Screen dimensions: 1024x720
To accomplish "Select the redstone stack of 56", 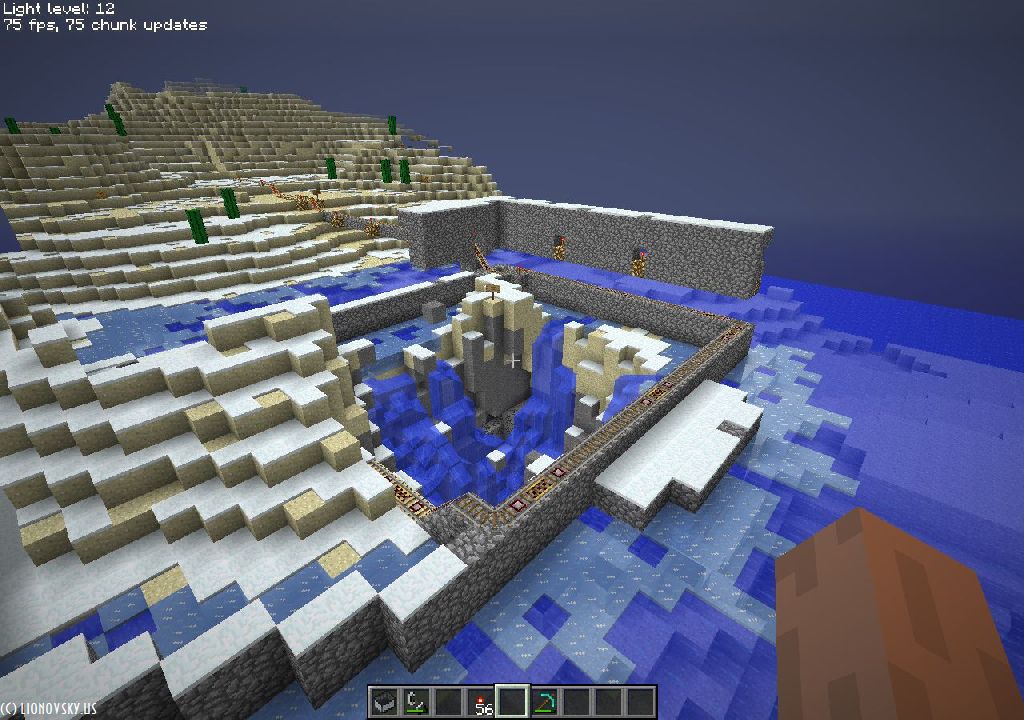I will pyautogui.click(x=480, y=702).
